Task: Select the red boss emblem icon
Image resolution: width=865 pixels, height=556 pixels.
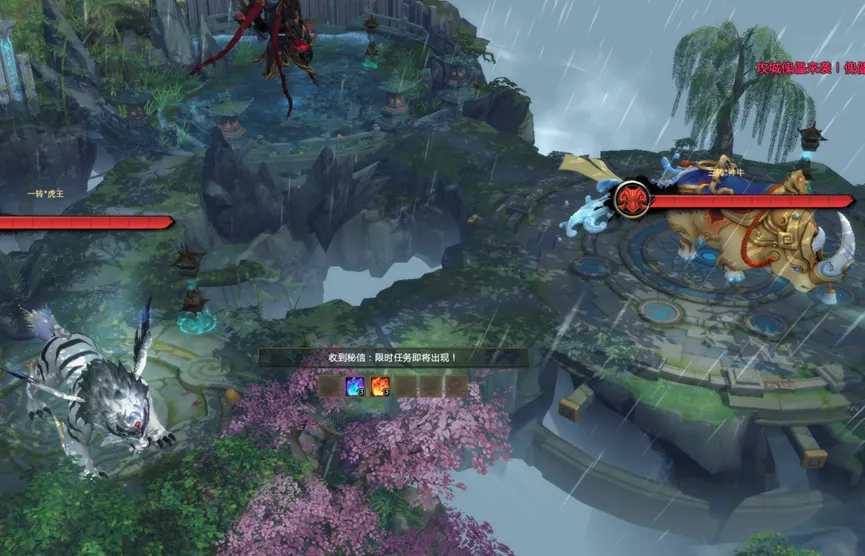Action: click(632, 199)
